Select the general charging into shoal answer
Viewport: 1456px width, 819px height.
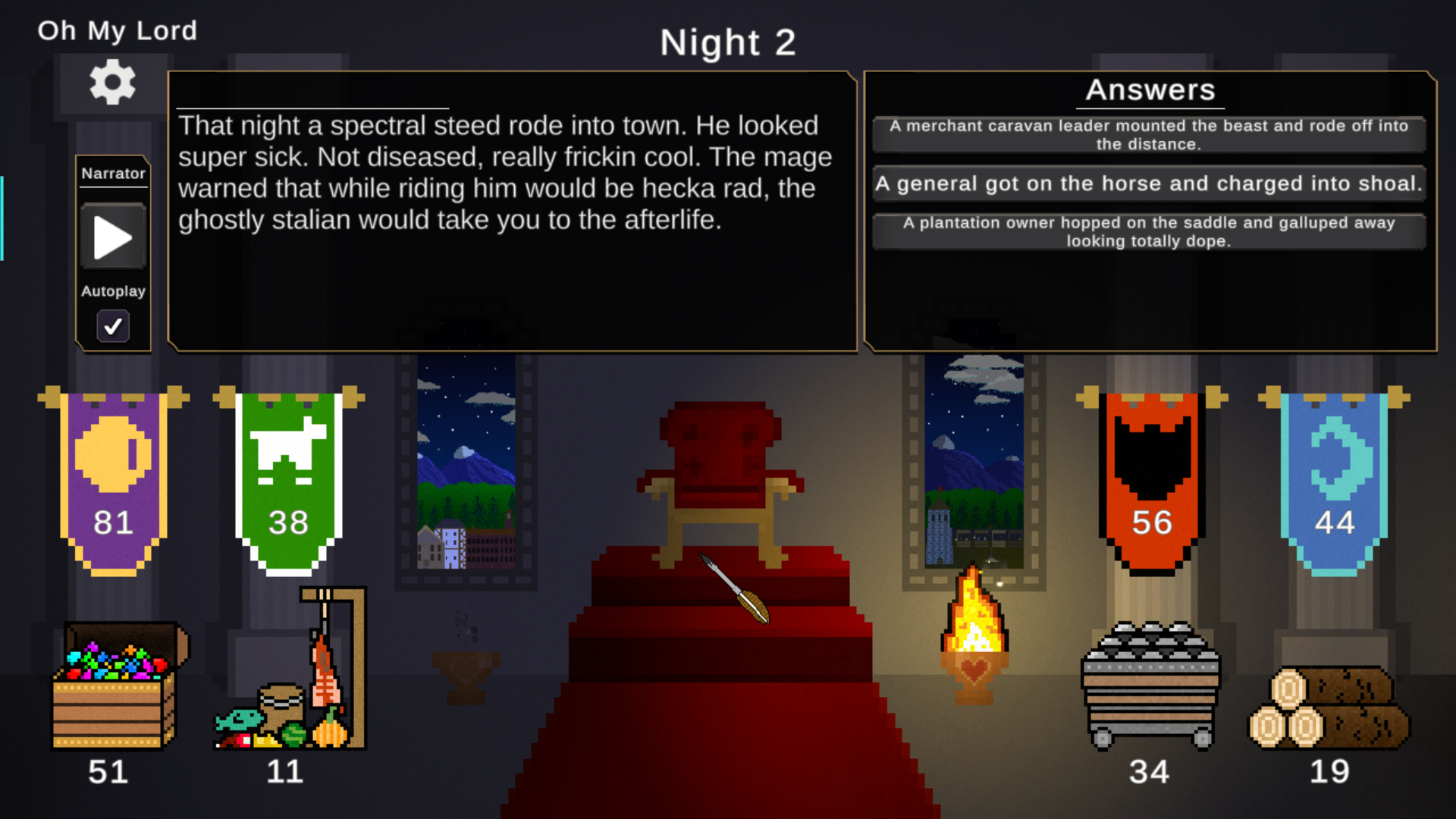point(1148,184)
